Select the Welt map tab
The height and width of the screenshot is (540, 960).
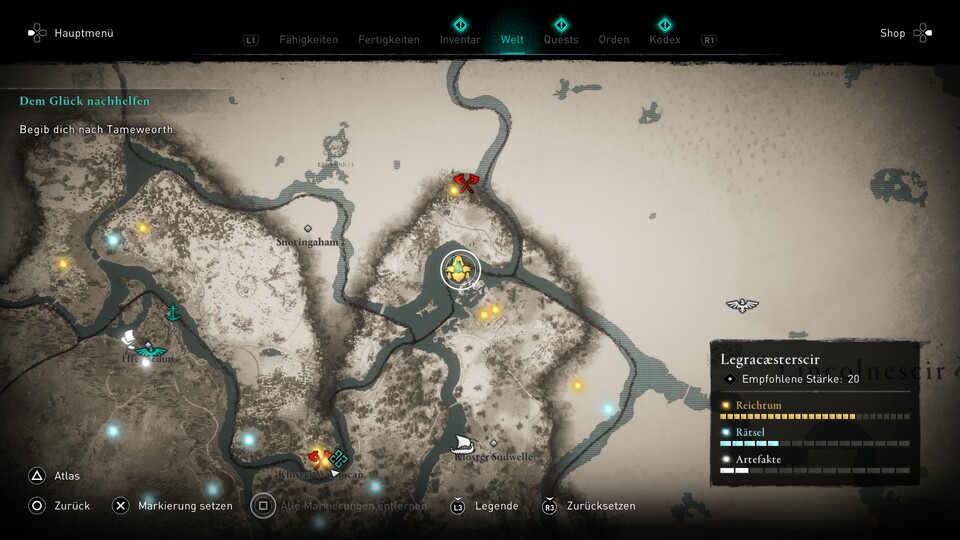(x=512, y=40)
